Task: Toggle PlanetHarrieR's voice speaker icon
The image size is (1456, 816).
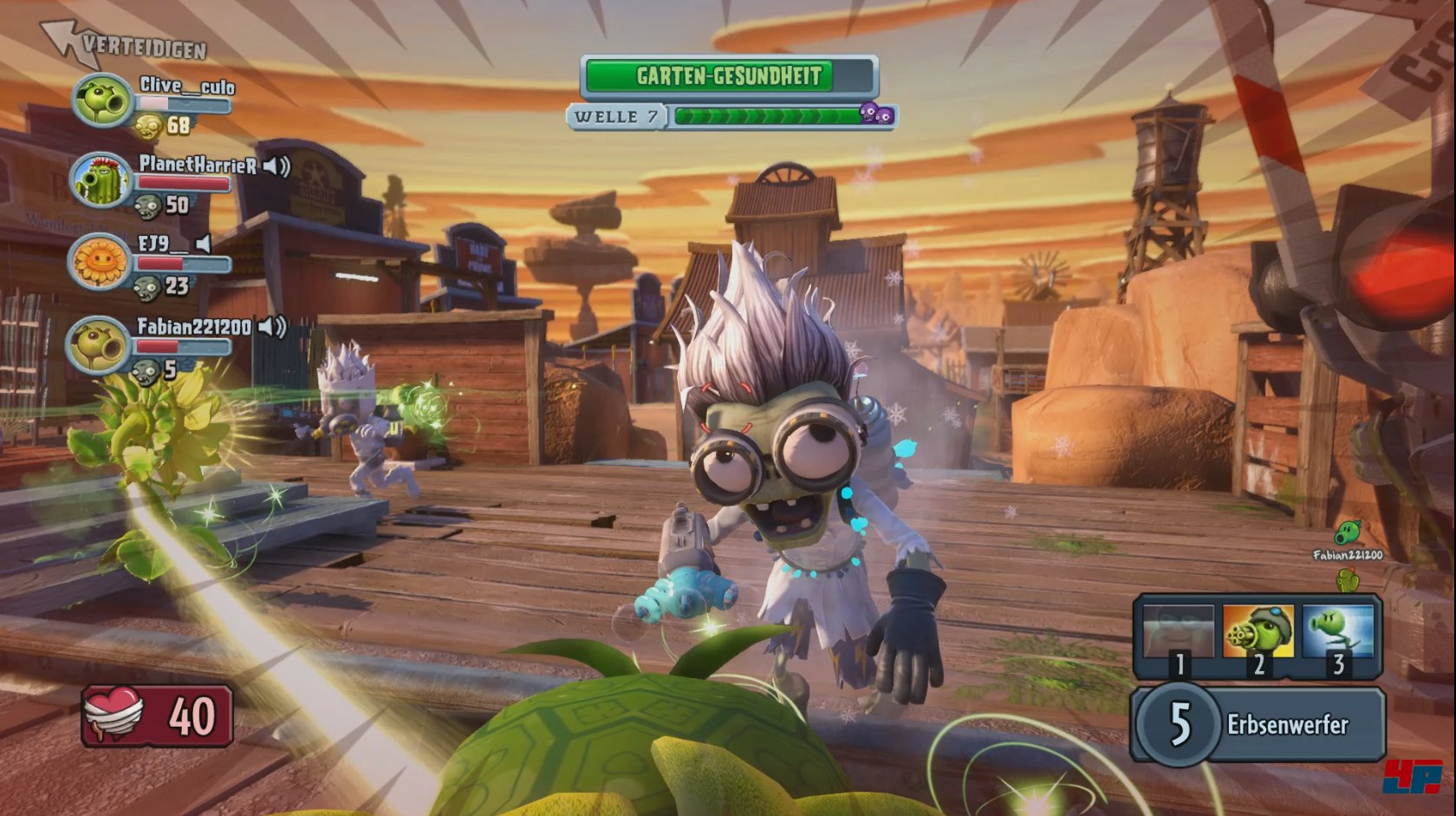Action: tap(276, 166)
